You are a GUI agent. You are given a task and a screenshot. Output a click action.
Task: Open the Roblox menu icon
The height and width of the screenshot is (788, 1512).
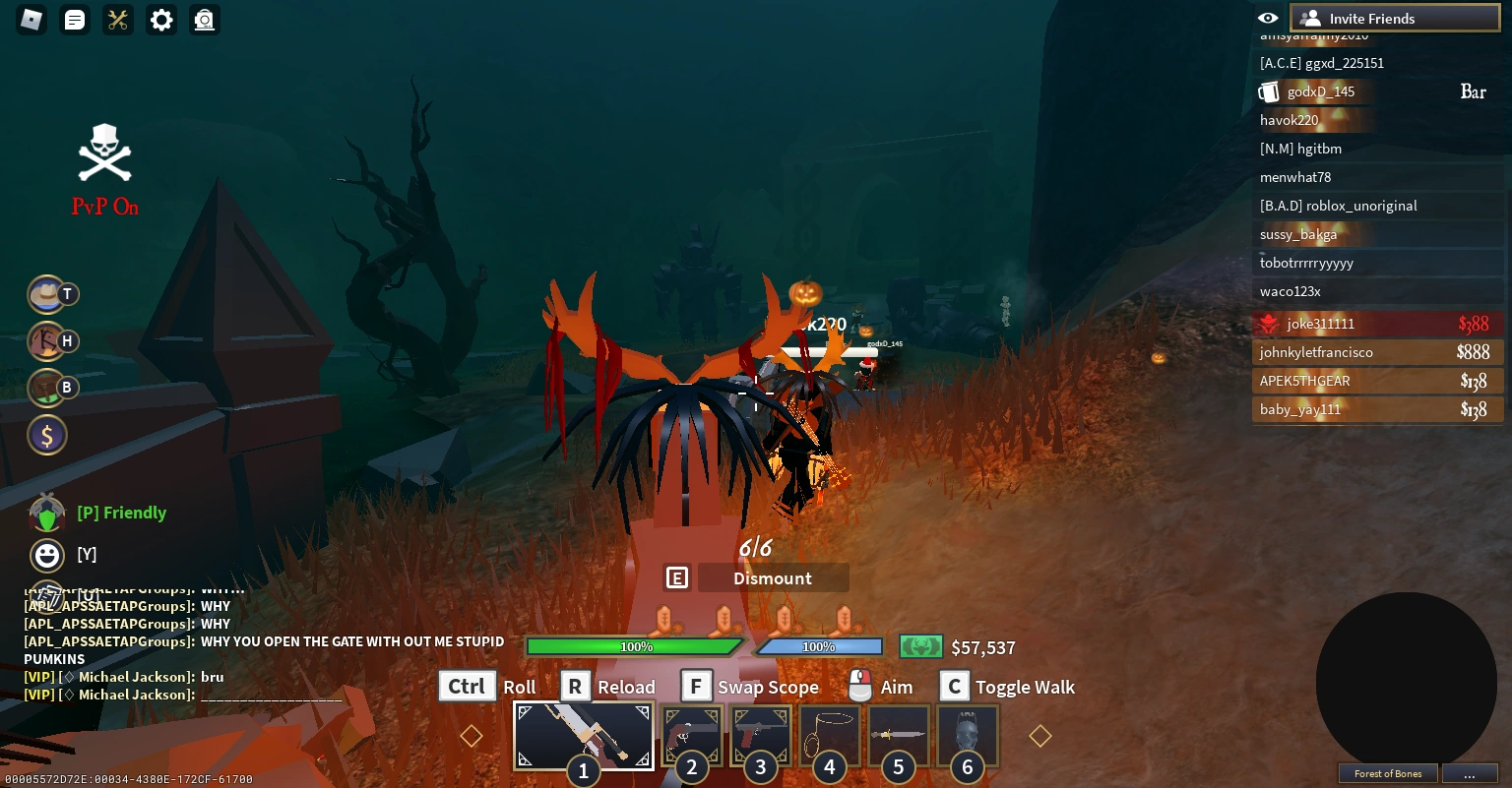click(31, 20)
